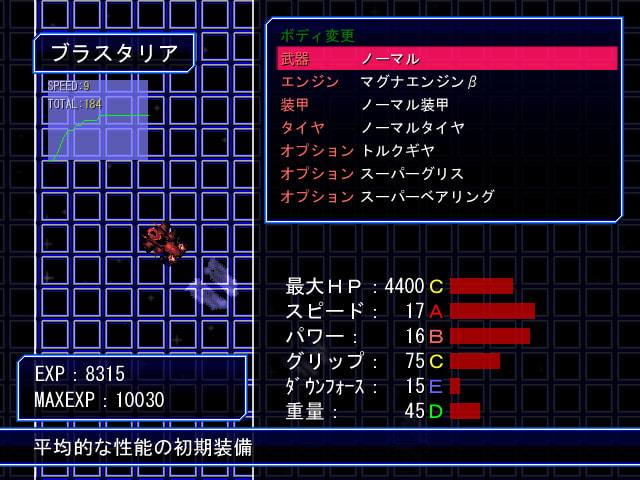
Task: Open the エンジン マグナエンジンβ row
Action: [446, 82]
